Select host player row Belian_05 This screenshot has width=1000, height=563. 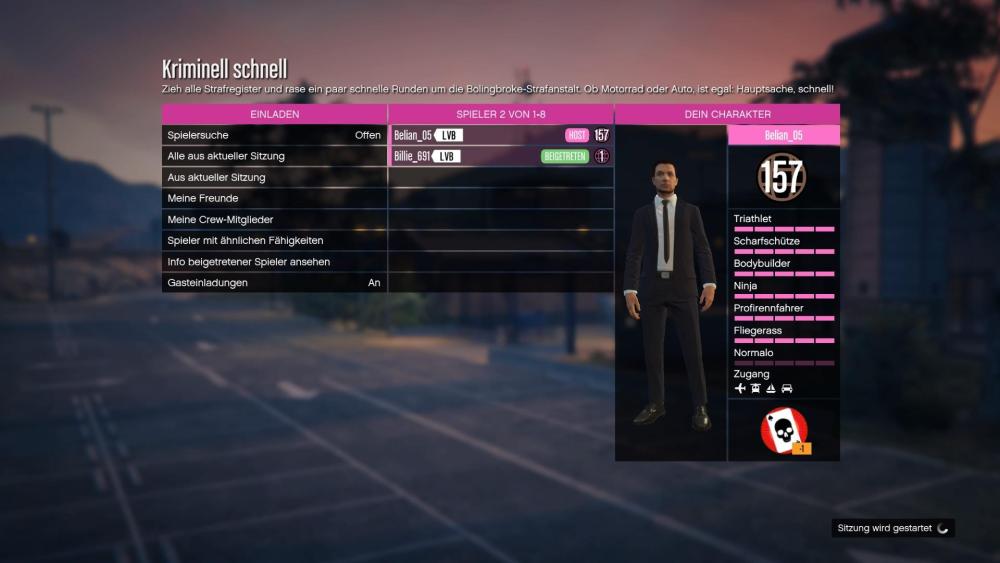point(500,135)
